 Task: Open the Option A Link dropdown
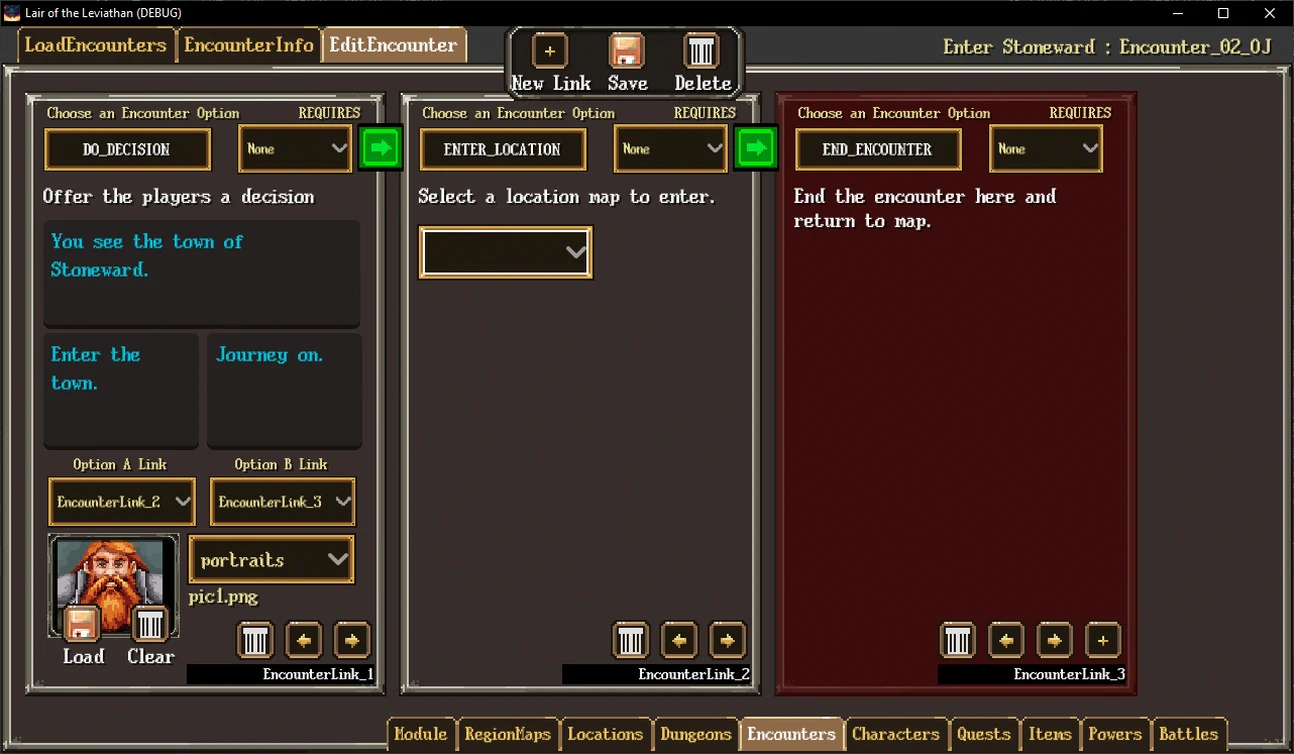point(120,502)
